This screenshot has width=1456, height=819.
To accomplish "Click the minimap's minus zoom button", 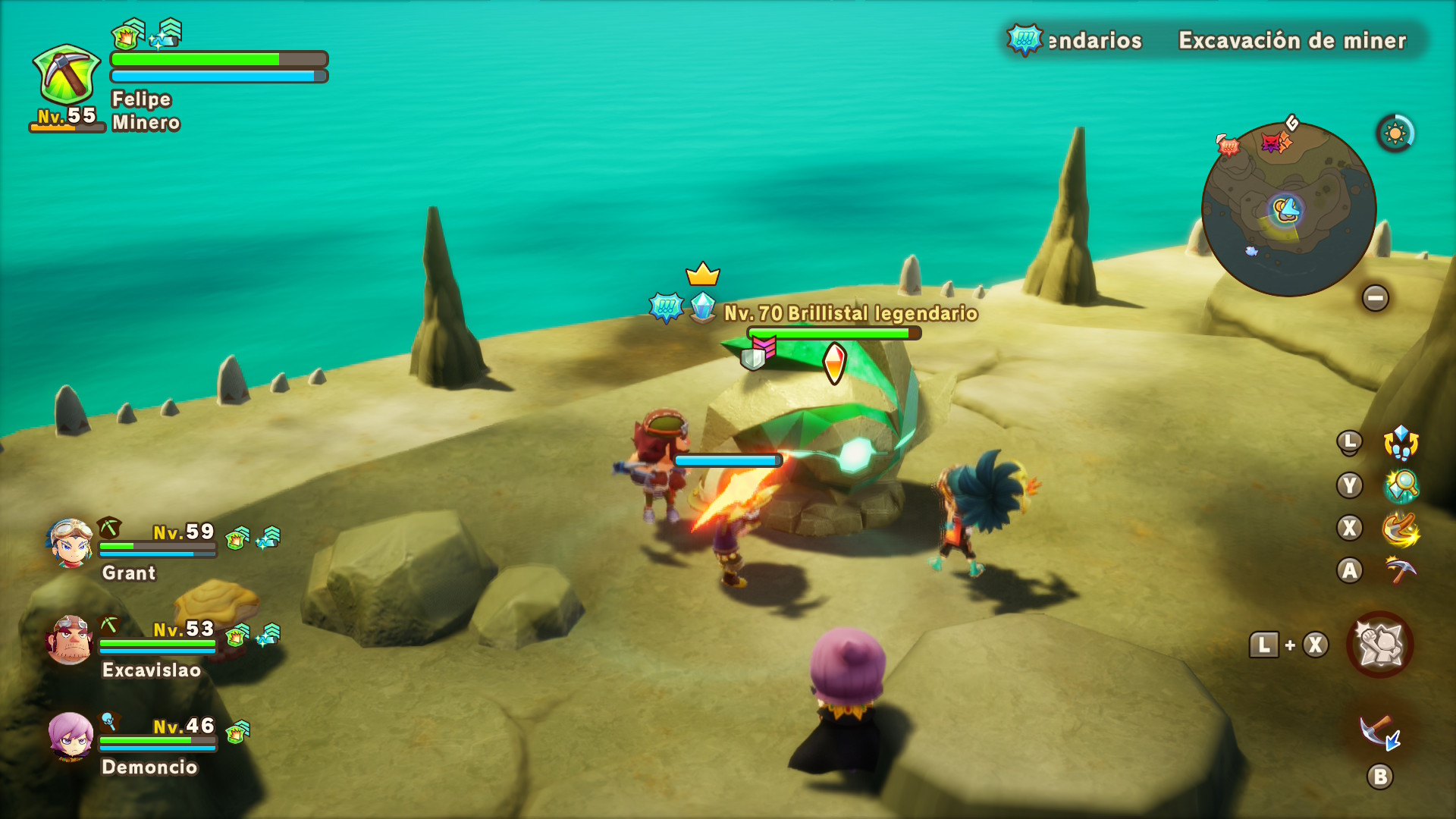I will point(1375,298).
